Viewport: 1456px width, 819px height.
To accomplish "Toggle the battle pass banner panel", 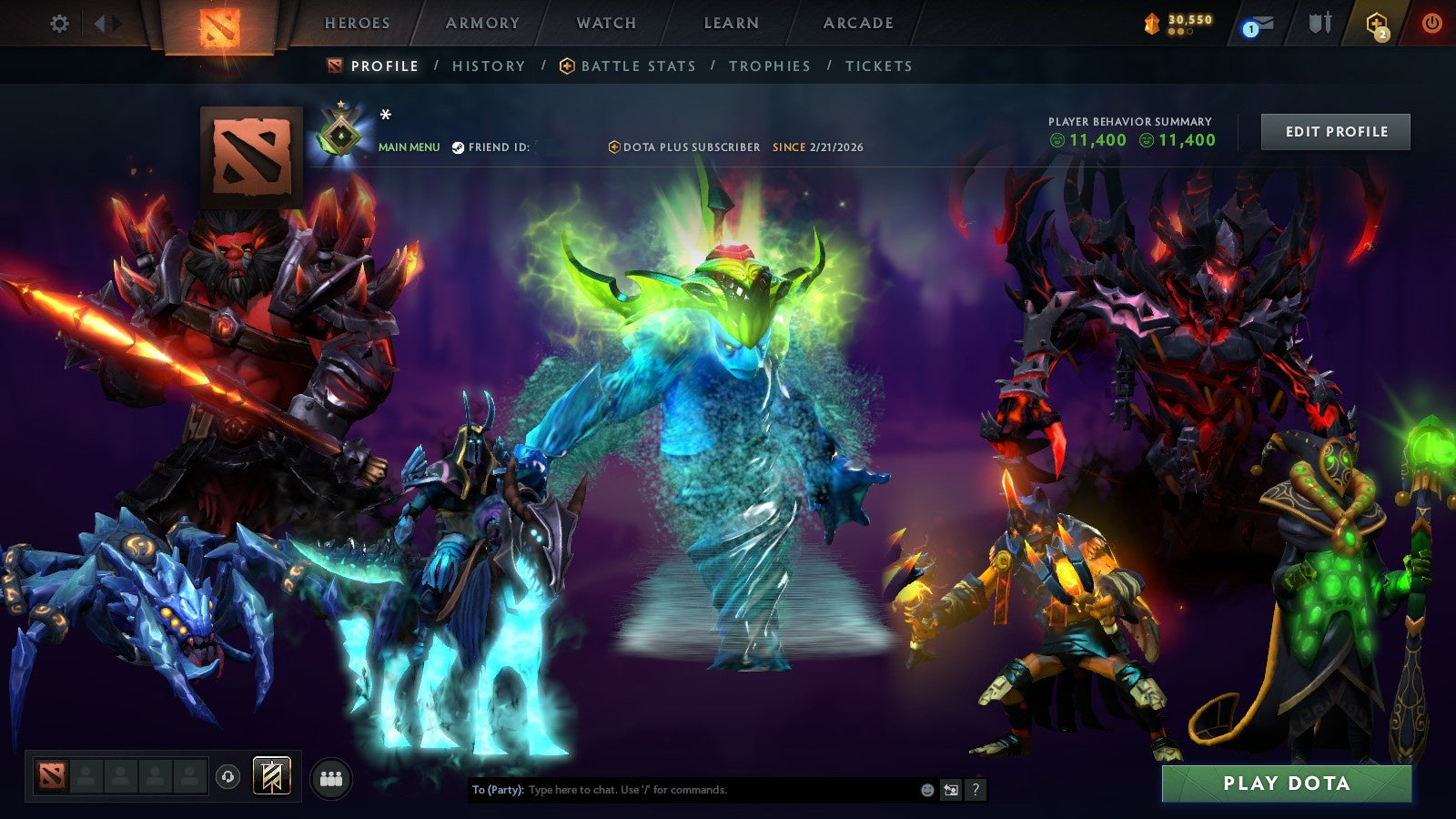I will [x=272, y=775].
